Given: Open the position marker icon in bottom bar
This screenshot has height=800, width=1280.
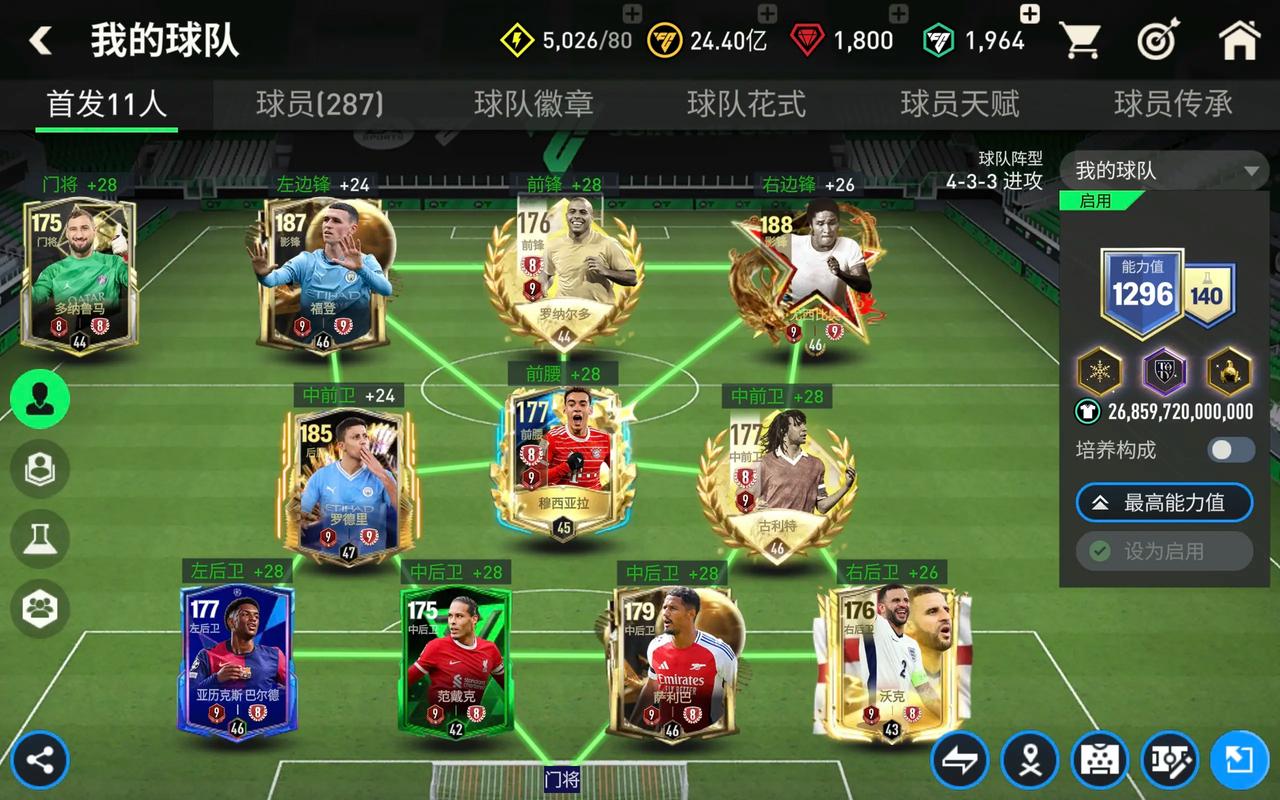Looking at the screenshot, I should (1030, 760).
